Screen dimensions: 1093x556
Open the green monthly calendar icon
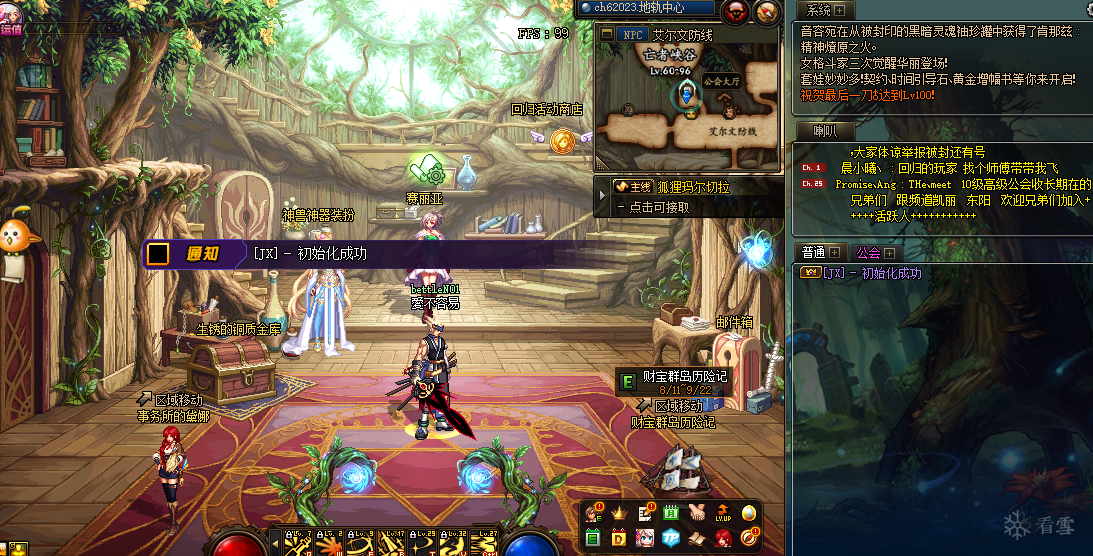tap(670, 514)
